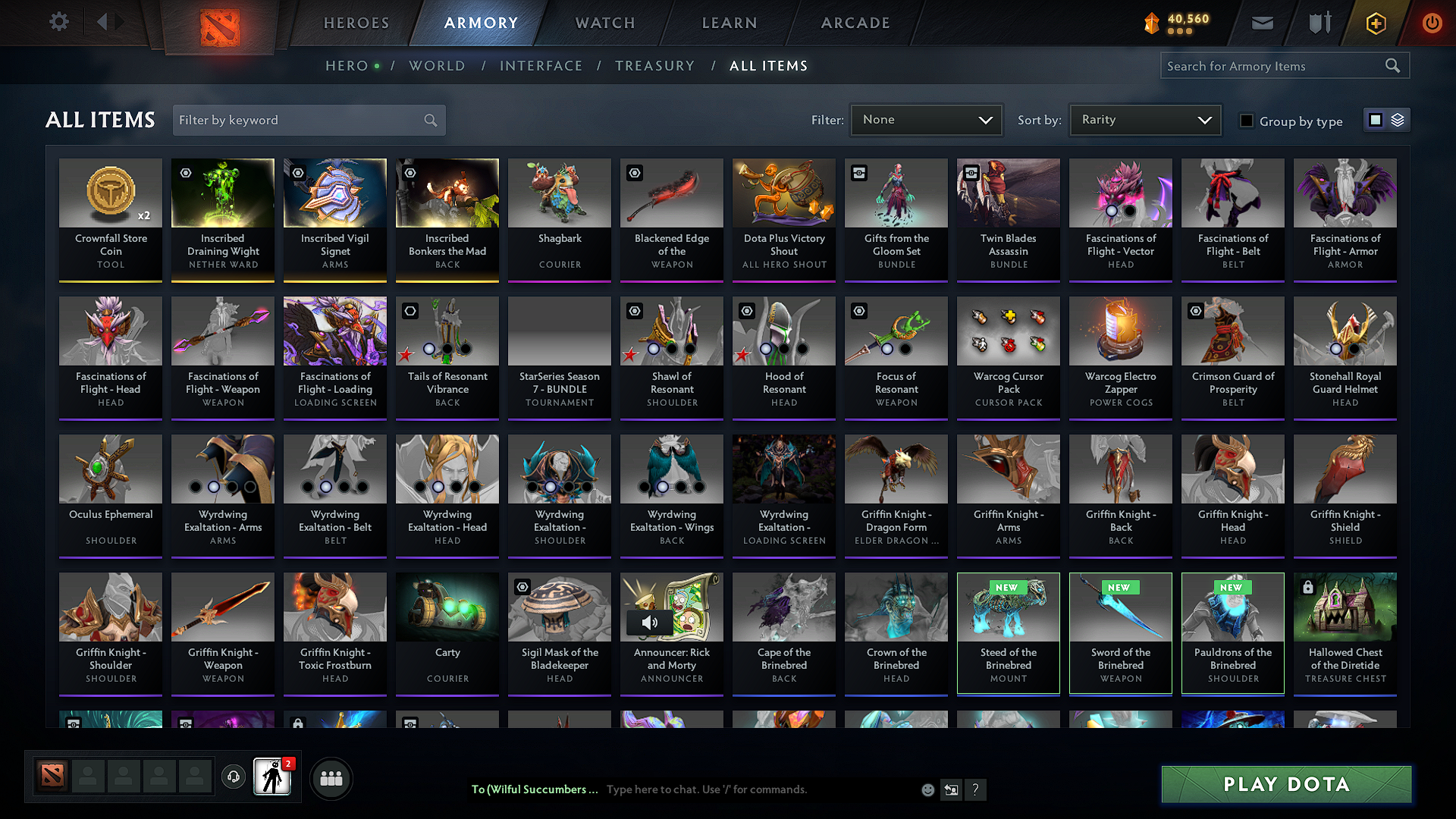The height and width of the screenshot is (819, 1456).
Task: Click the gold hexagon plus icon
Action: pos(1375,23)
